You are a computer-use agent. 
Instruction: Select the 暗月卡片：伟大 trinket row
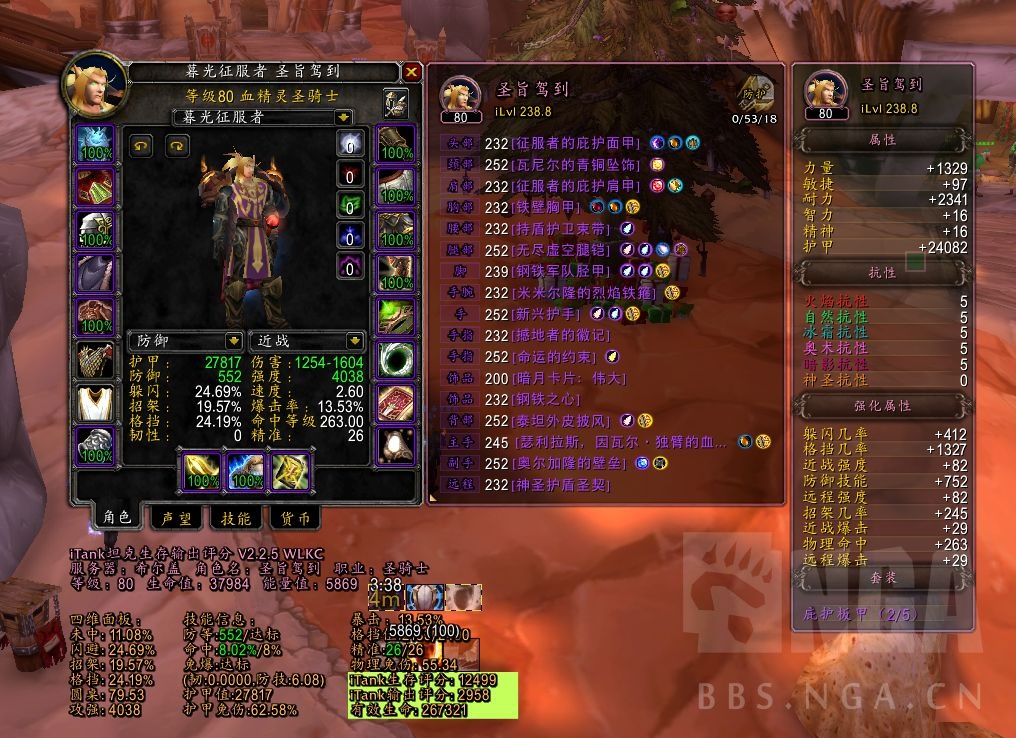[x=568, y=378]
